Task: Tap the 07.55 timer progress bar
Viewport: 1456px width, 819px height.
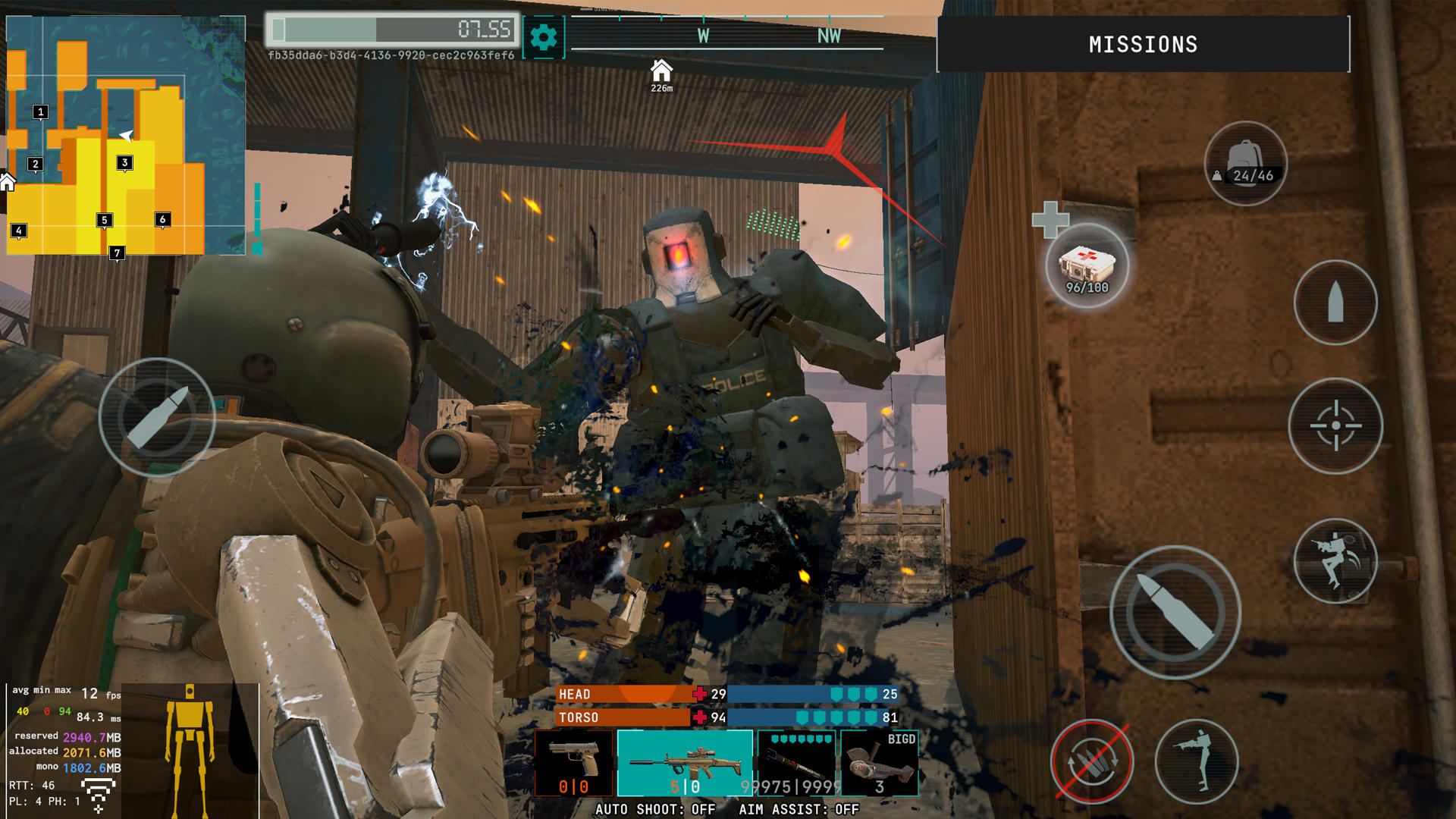Action: point(394,30)
